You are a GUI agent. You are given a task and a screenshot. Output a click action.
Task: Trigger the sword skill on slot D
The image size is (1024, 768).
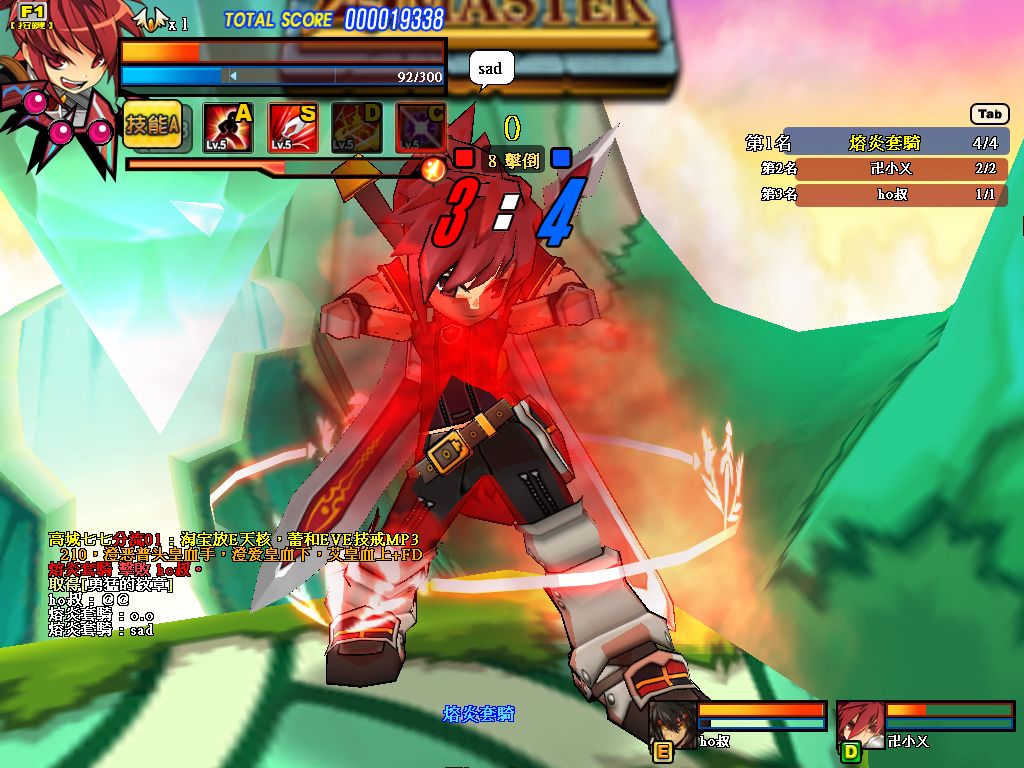coord(357,128)
